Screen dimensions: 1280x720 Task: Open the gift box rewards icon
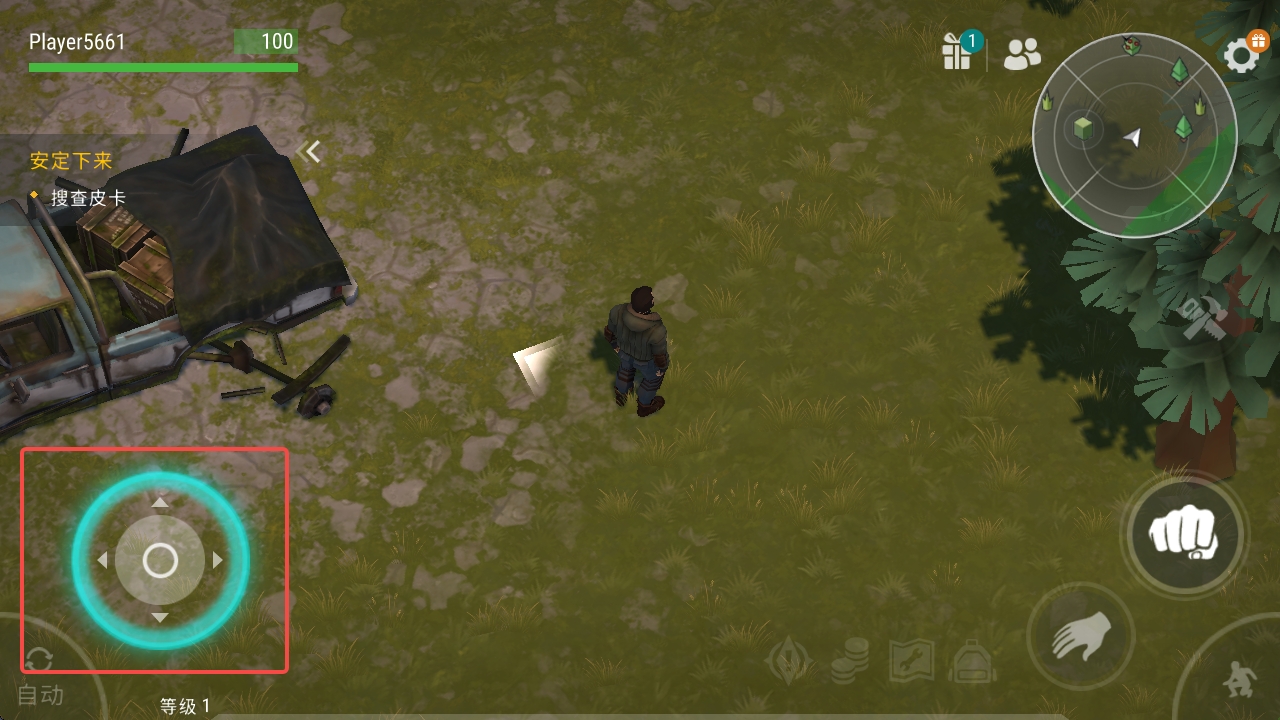(x=958, y=52)
